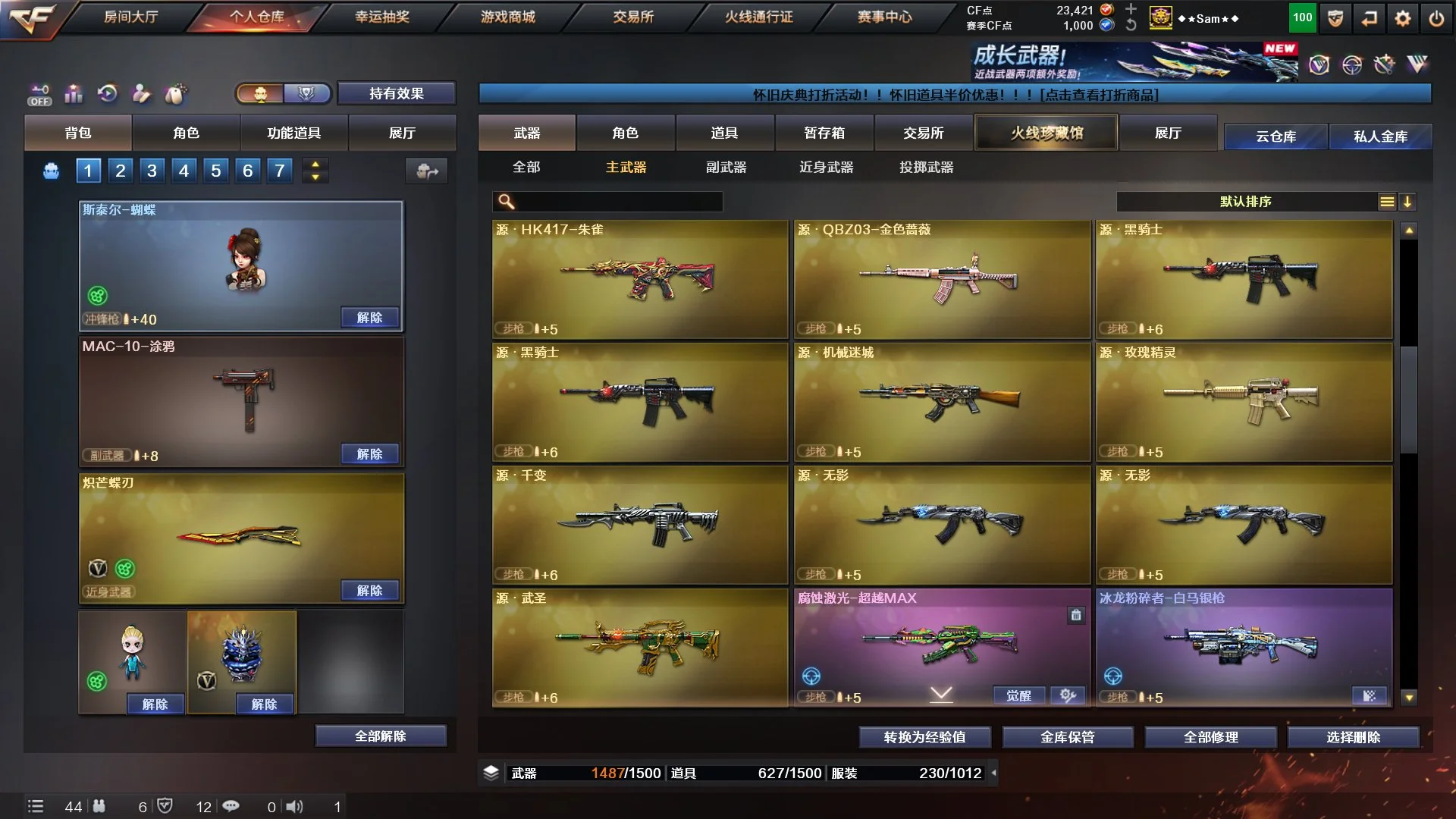Choose the 源·QBZ03-金色蔷薇 weapon tile
Screen dimensions: 1456x819
[942, 279]
